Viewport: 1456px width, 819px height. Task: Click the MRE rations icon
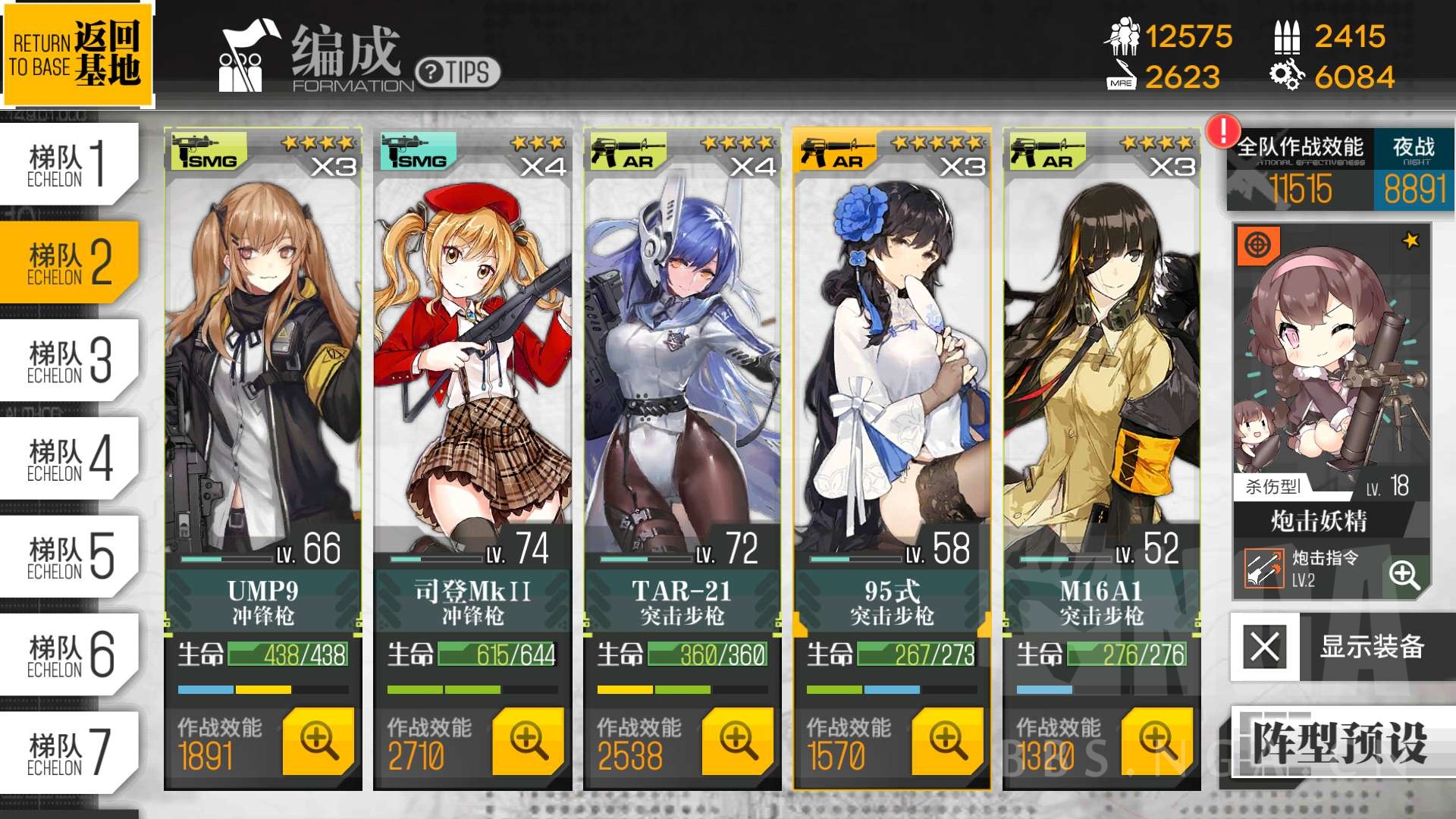pos(1121,76)
